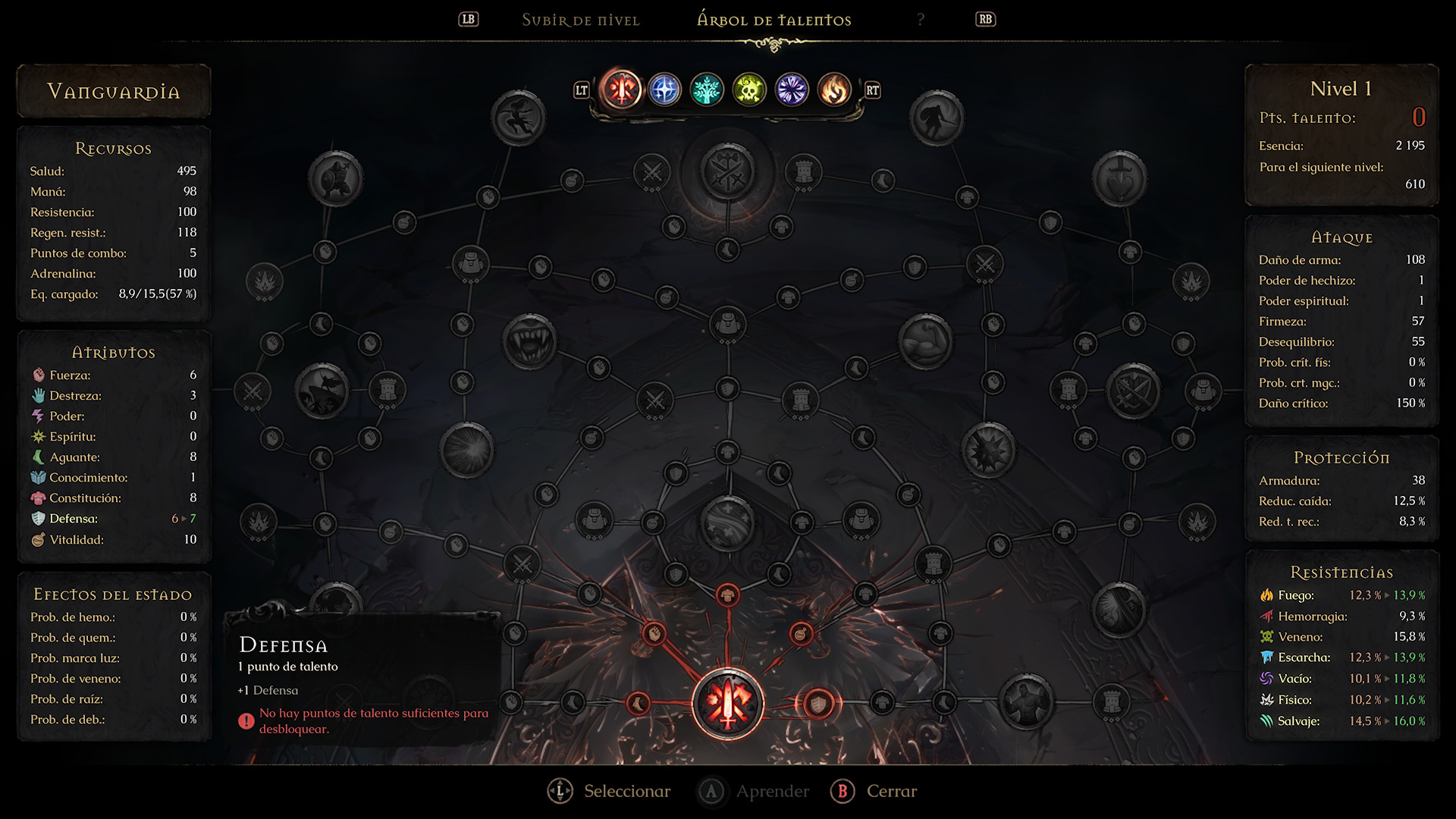Select the red sword talent tree icon
This screenshot has height=819, width=1456.
(x=622, y=90)
